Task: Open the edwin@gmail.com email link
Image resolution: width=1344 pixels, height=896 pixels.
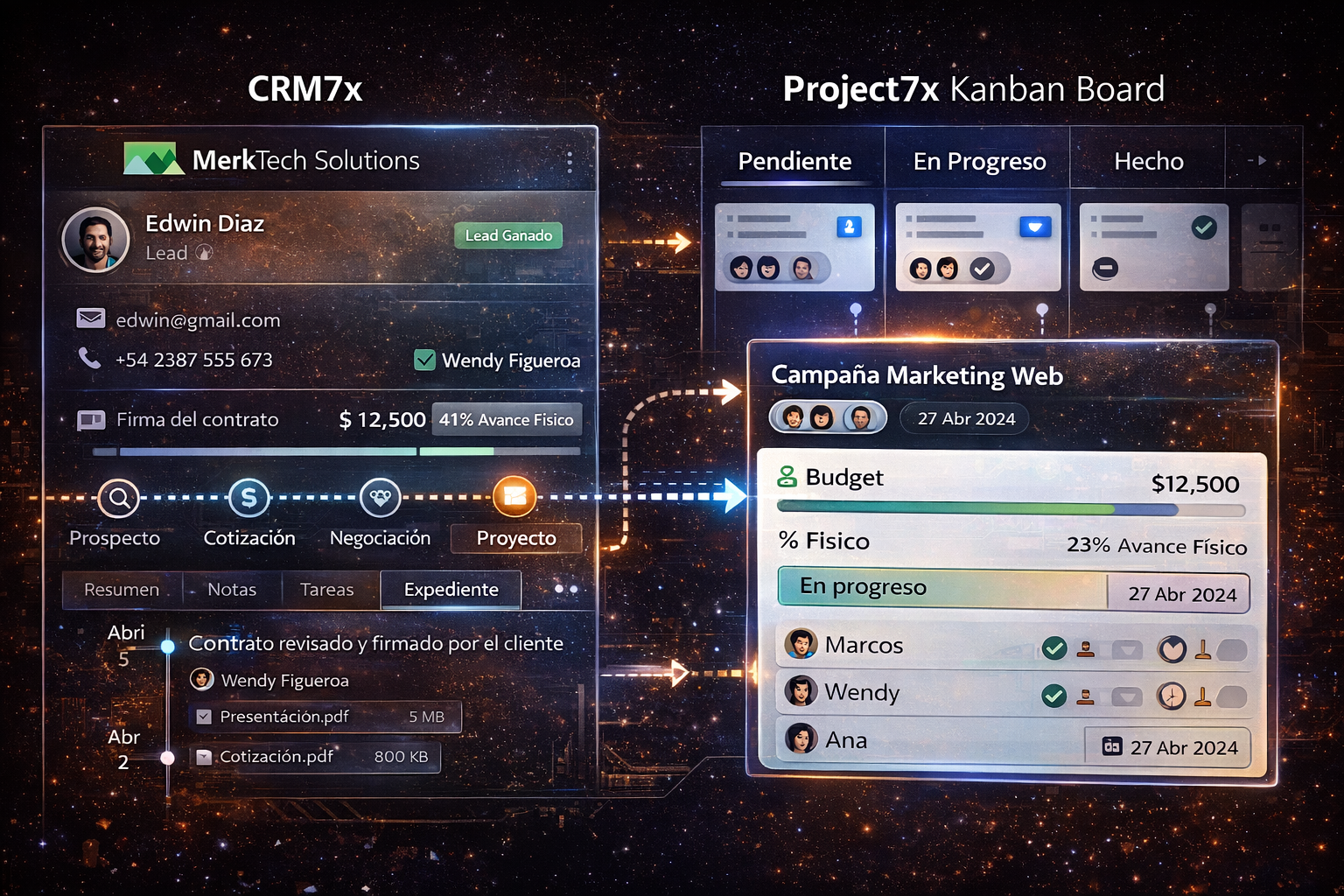Action: tap(198, 320)
